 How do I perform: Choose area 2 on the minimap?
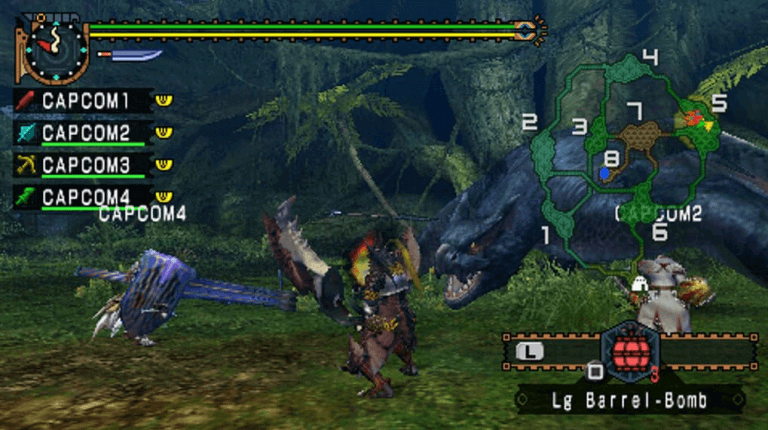coord(530,122)
